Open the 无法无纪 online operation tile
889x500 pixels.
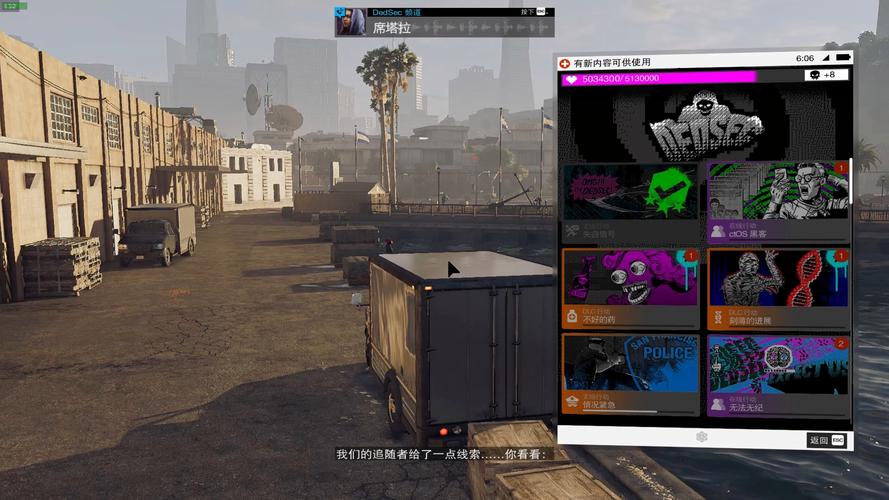point(777,374)
